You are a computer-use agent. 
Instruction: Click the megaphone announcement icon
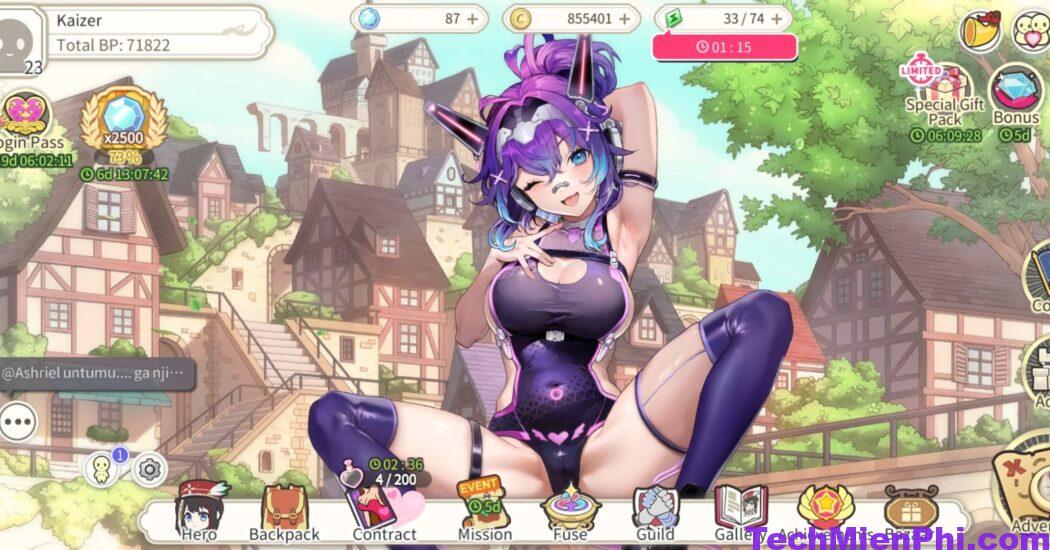point(982,30)
